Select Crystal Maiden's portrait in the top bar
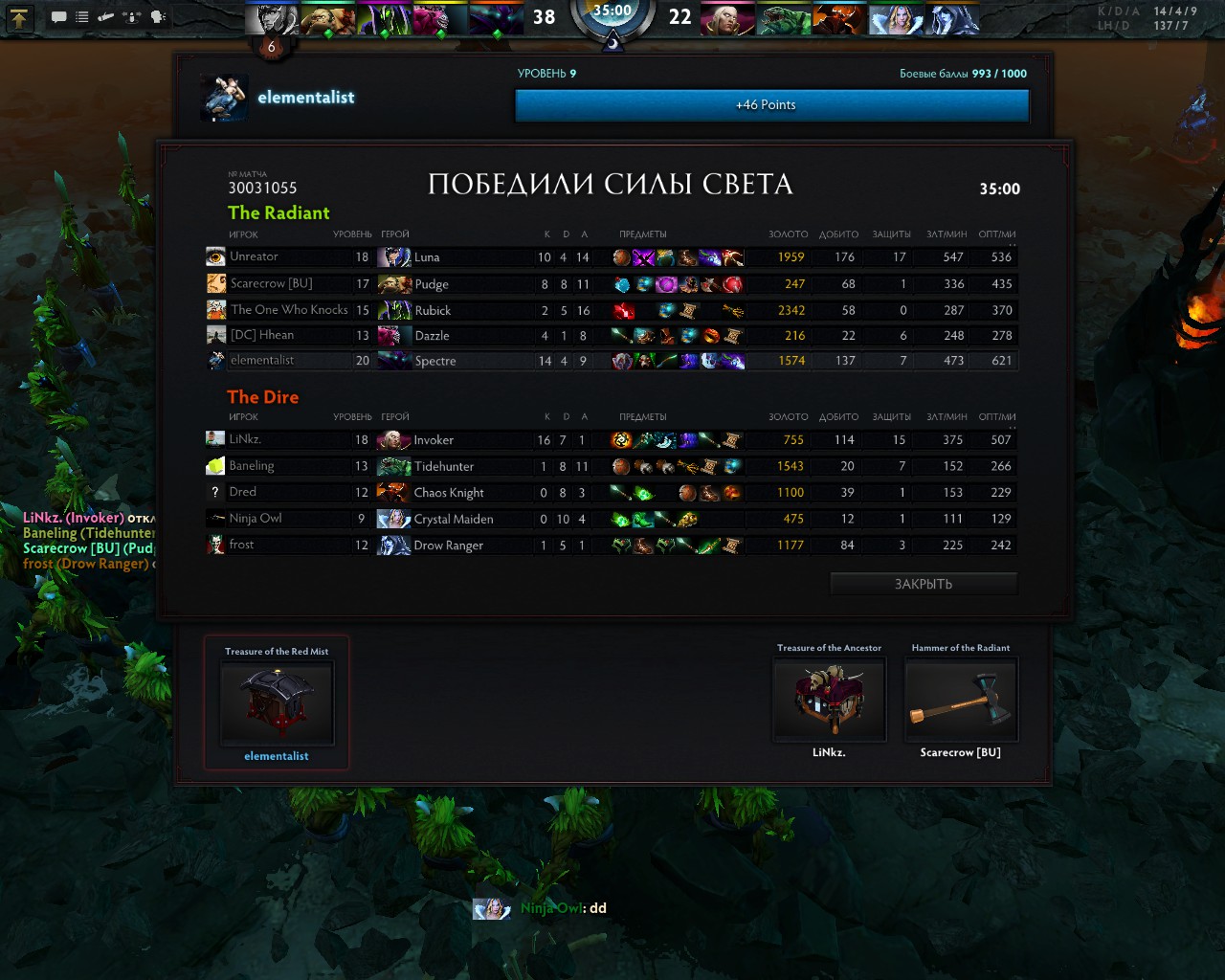 point(896,19)
